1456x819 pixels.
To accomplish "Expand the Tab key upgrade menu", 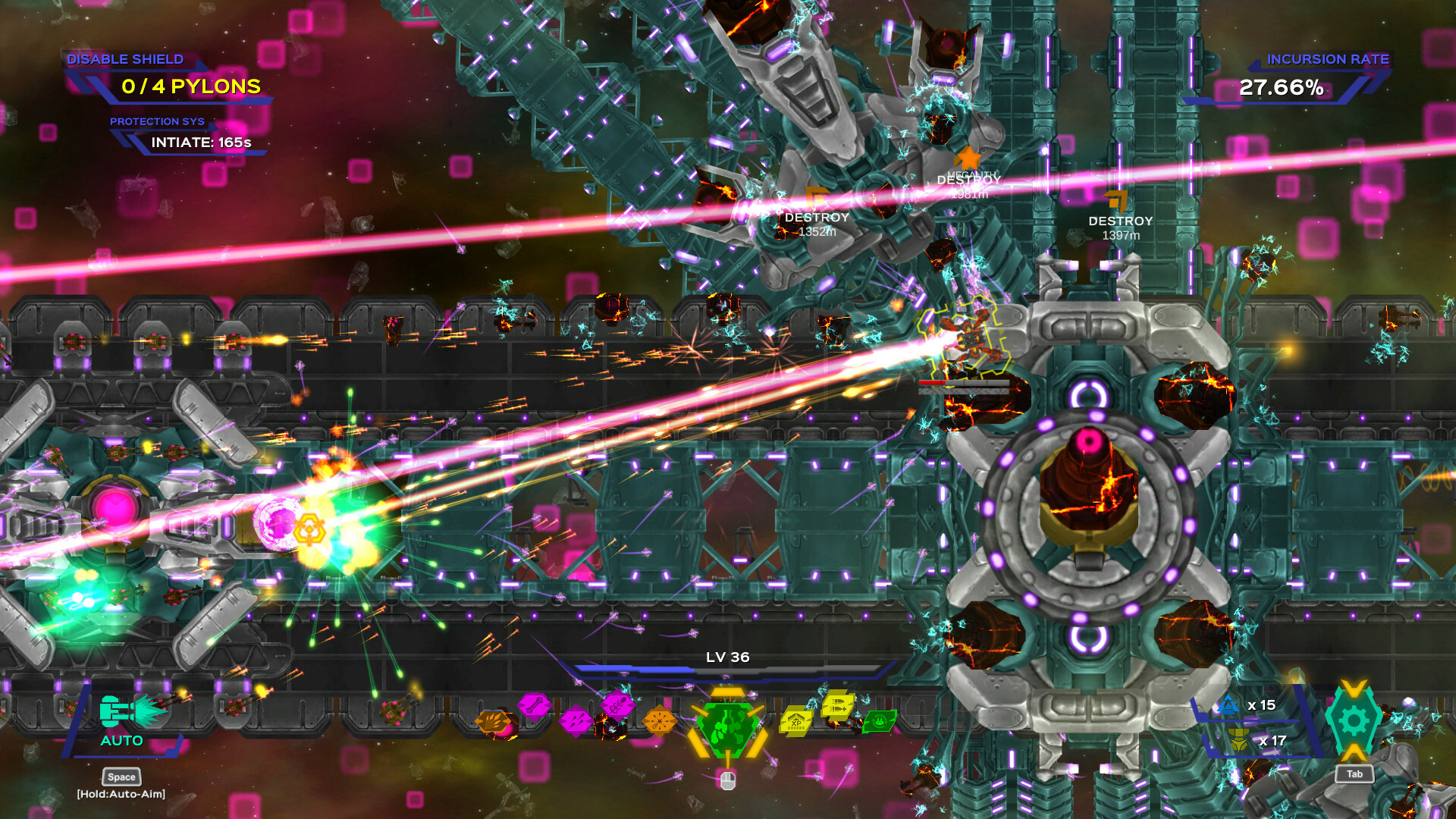I will pos(1354,774).
